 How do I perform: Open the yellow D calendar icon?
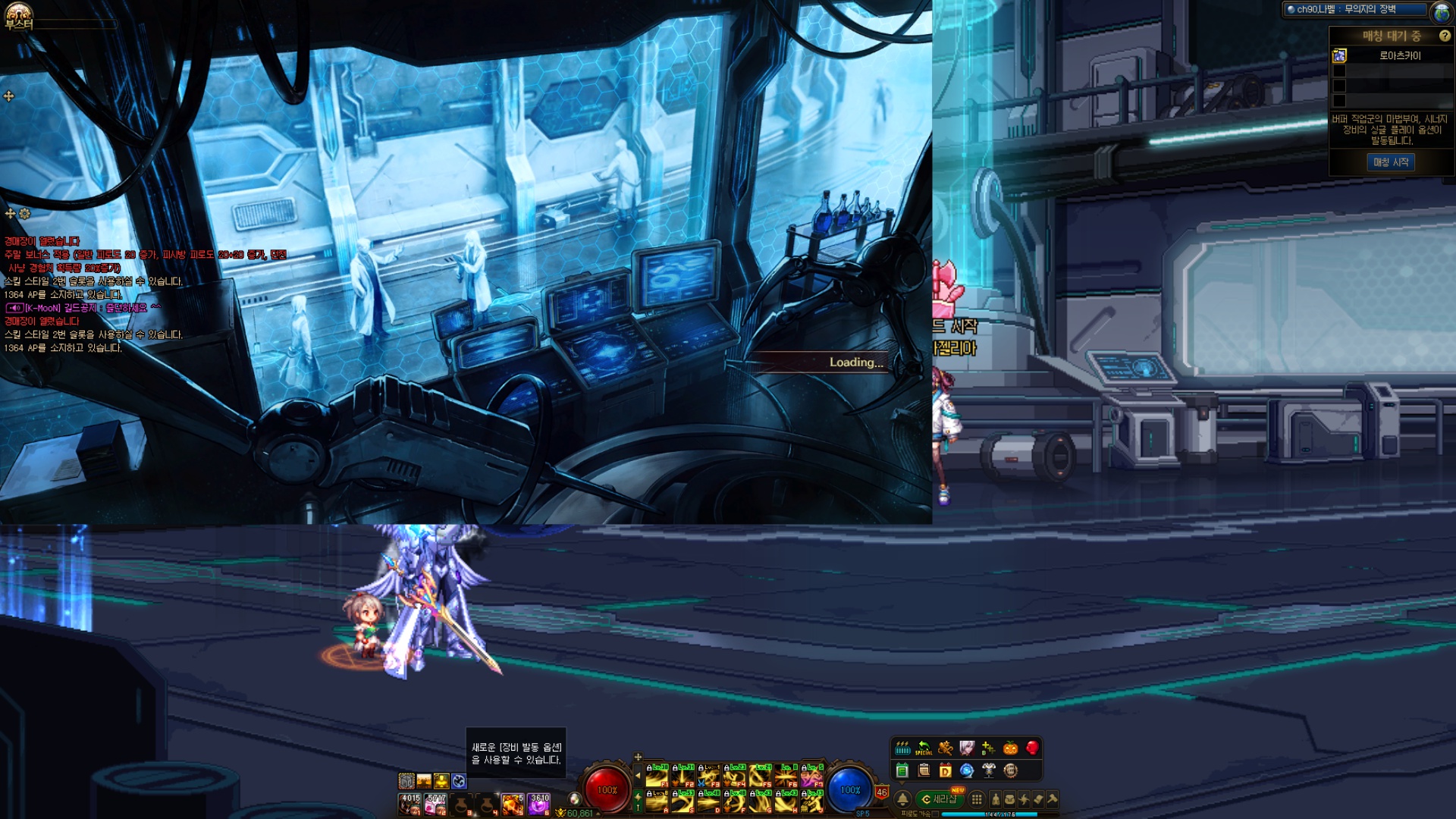(945, 771)
